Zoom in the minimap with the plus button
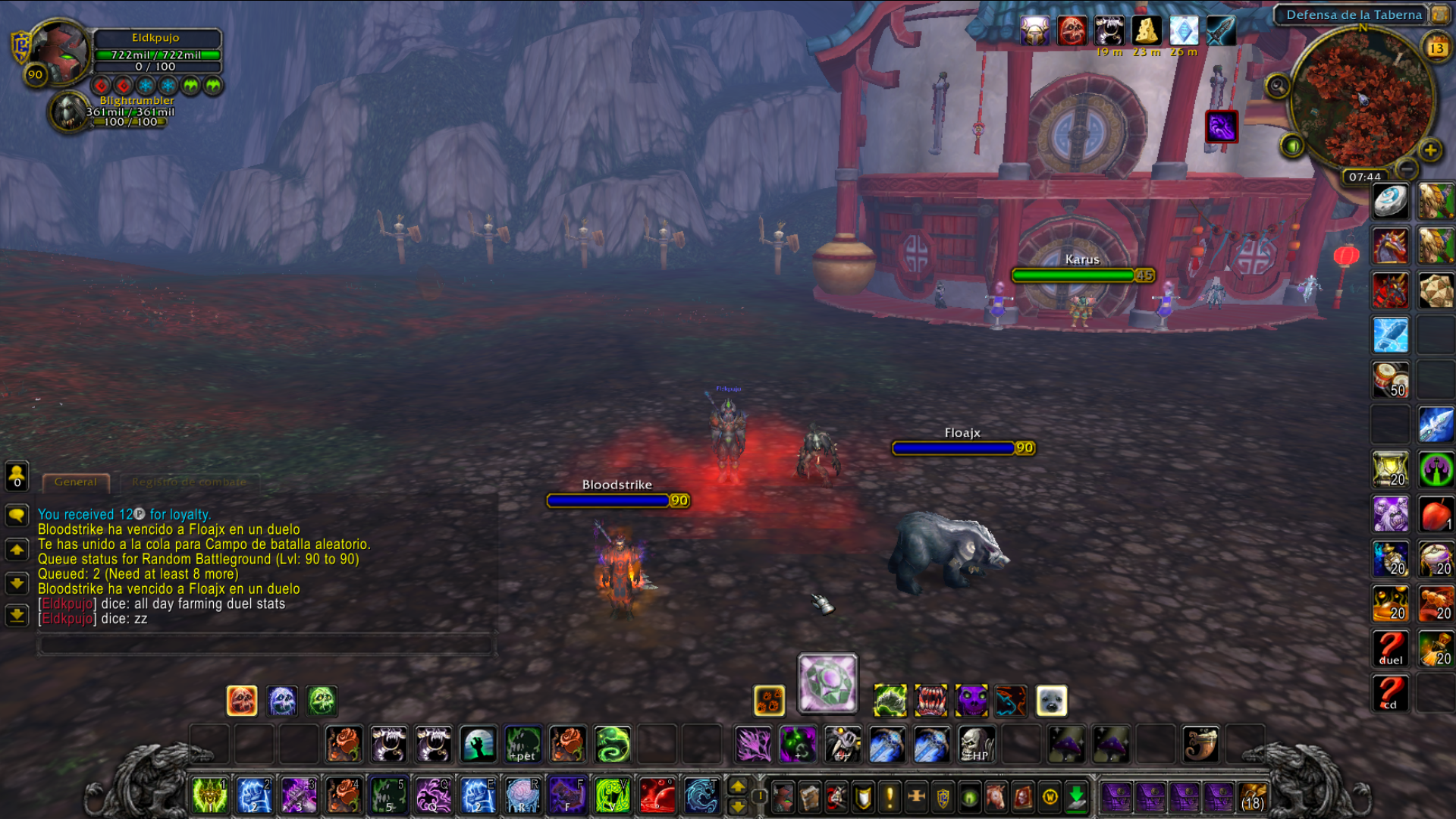Image resolution: width=1456 pixels, height=819 pixels. [x=1430, y=150]
